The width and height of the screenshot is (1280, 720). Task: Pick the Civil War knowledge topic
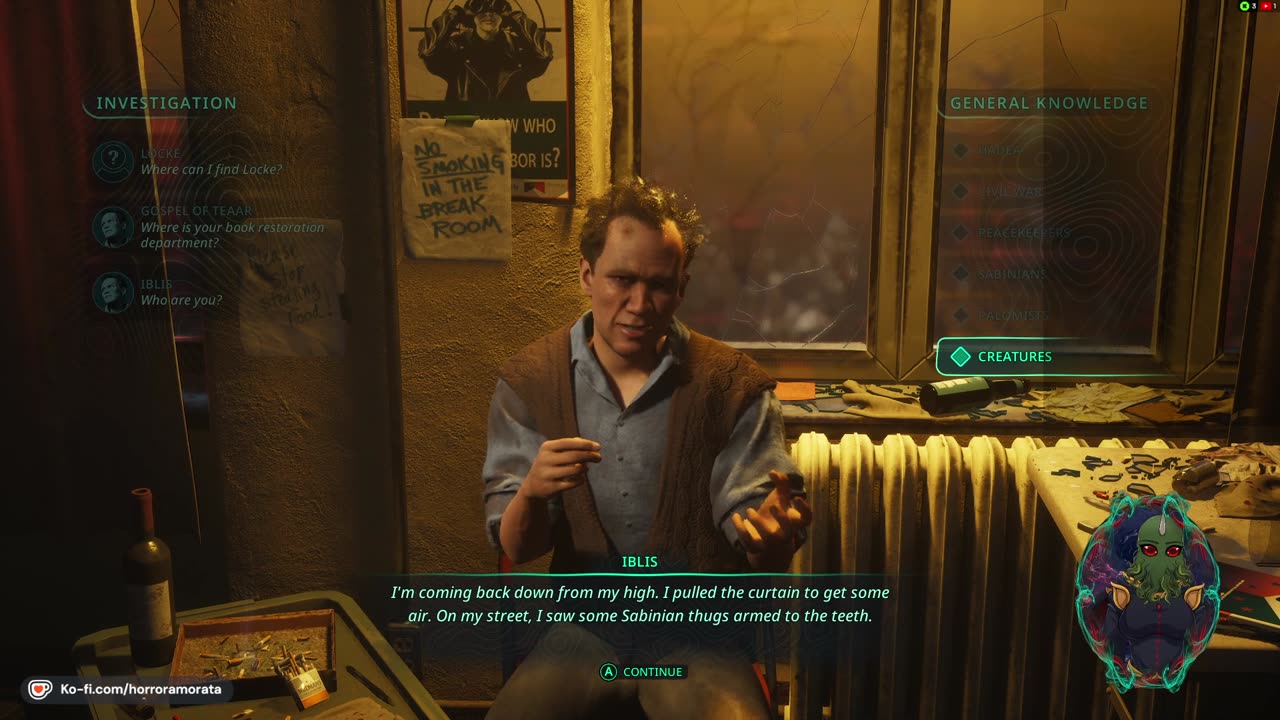1010,191
